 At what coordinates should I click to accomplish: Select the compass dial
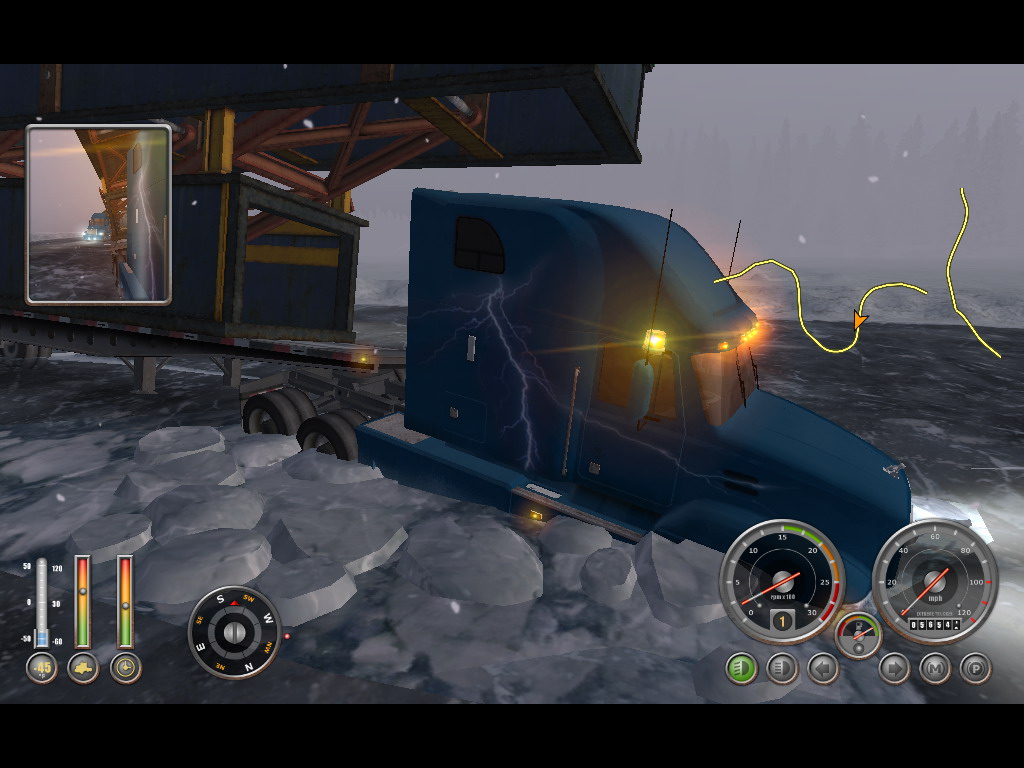coord(234,632)
